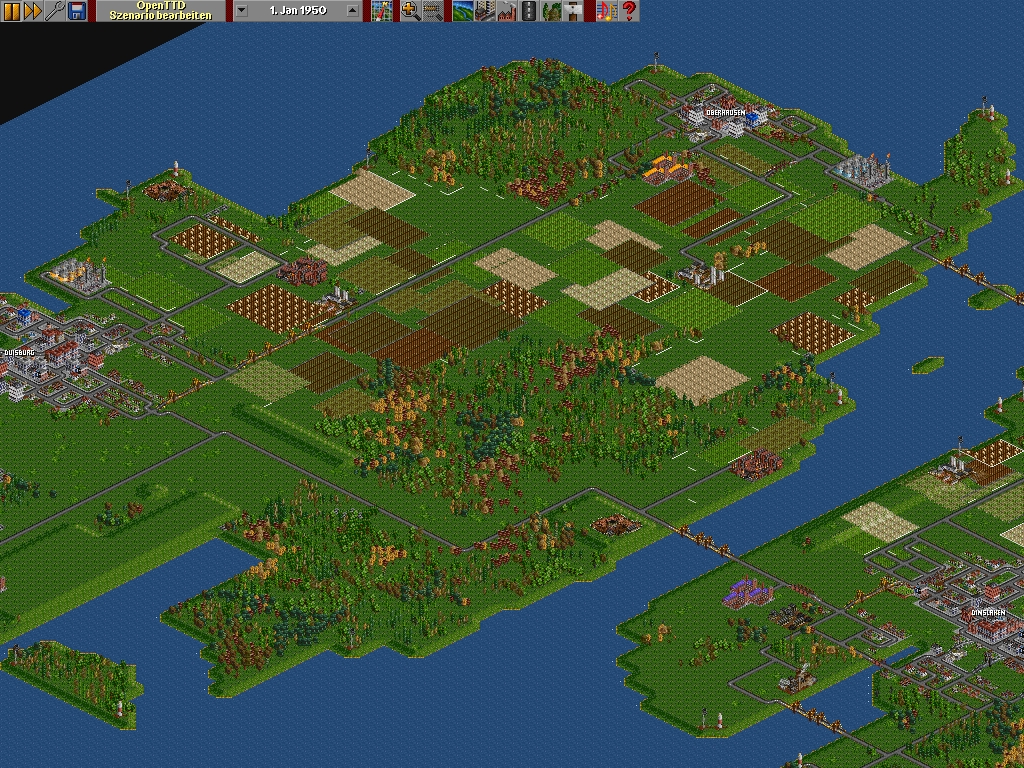Zoom in with the magnifier plus
The width and height of the screenshot is (1024, 768).
click(410, 11)
